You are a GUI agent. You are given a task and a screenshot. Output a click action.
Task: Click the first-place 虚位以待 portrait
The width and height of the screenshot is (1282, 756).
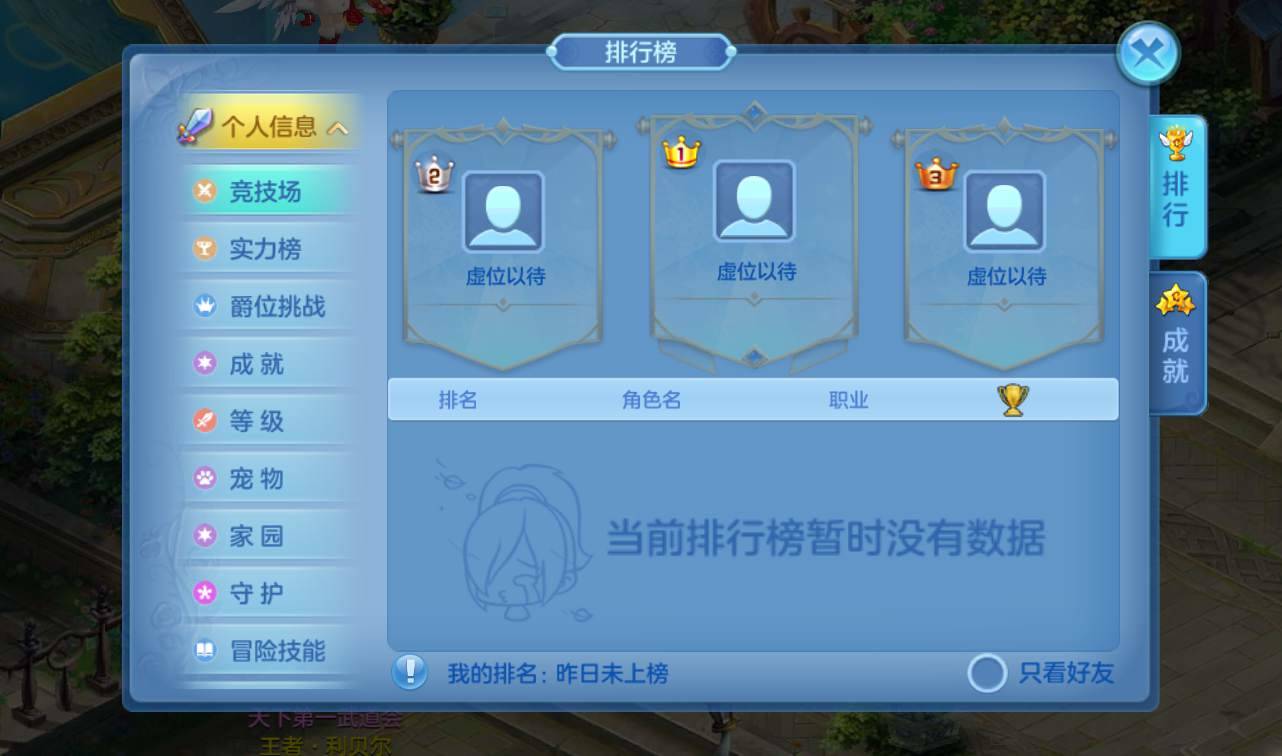pyautogui.click(x=752, y=207)
